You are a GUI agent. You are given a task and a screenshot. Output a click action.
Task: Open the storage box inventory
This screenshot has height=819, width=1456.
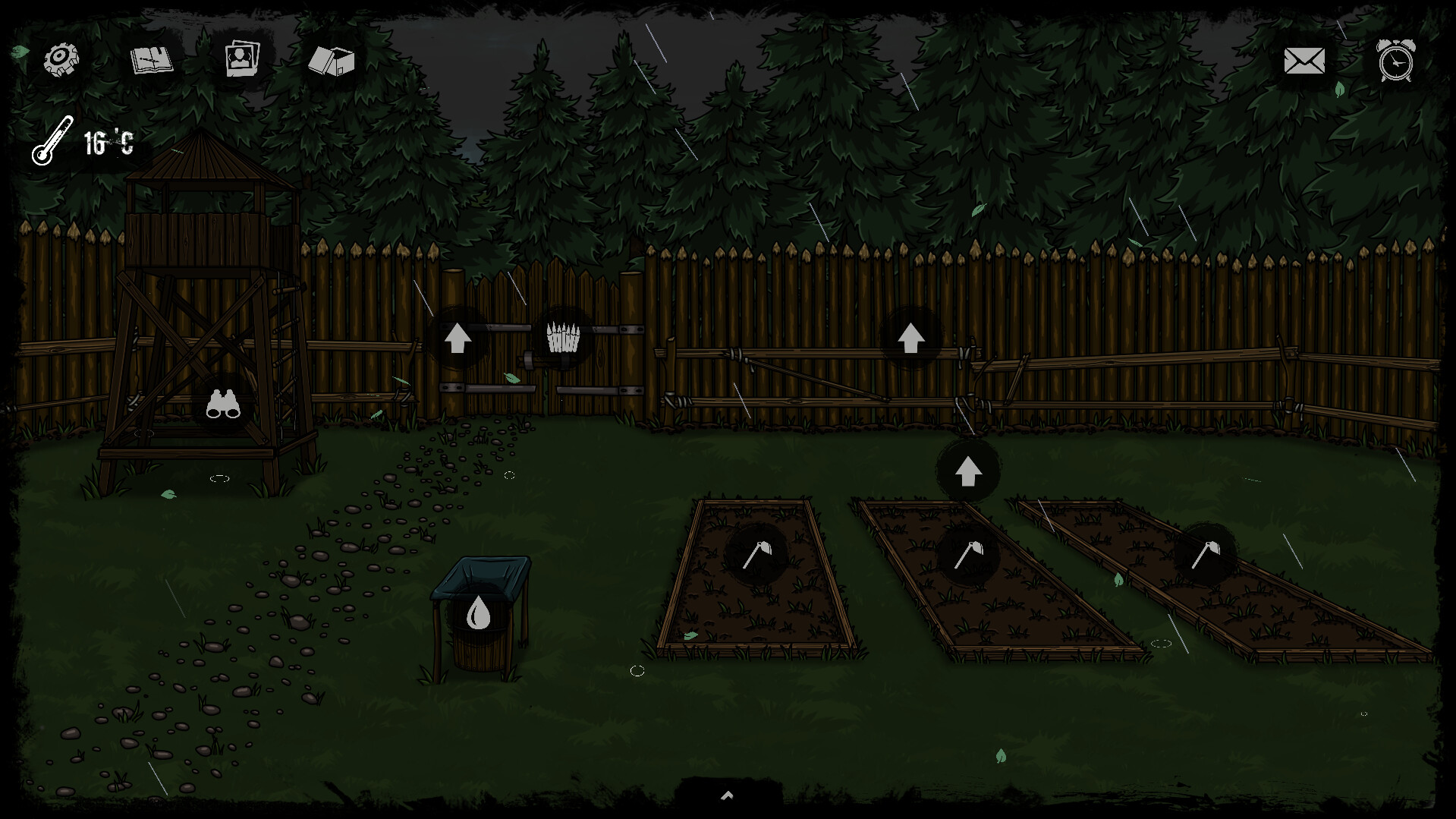[332, 61]
